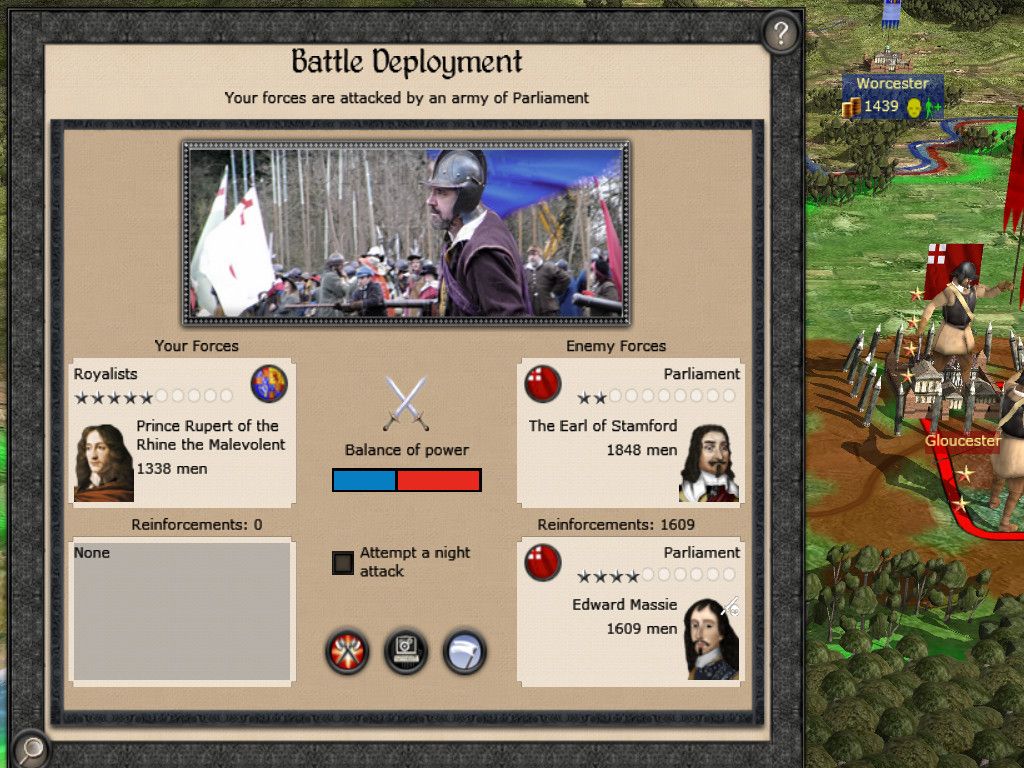The width and height of the screenshot is (1024, 768).
Task: Click the Earl of Stamford's Parliament emblem
Action: [x=543, y=384]
